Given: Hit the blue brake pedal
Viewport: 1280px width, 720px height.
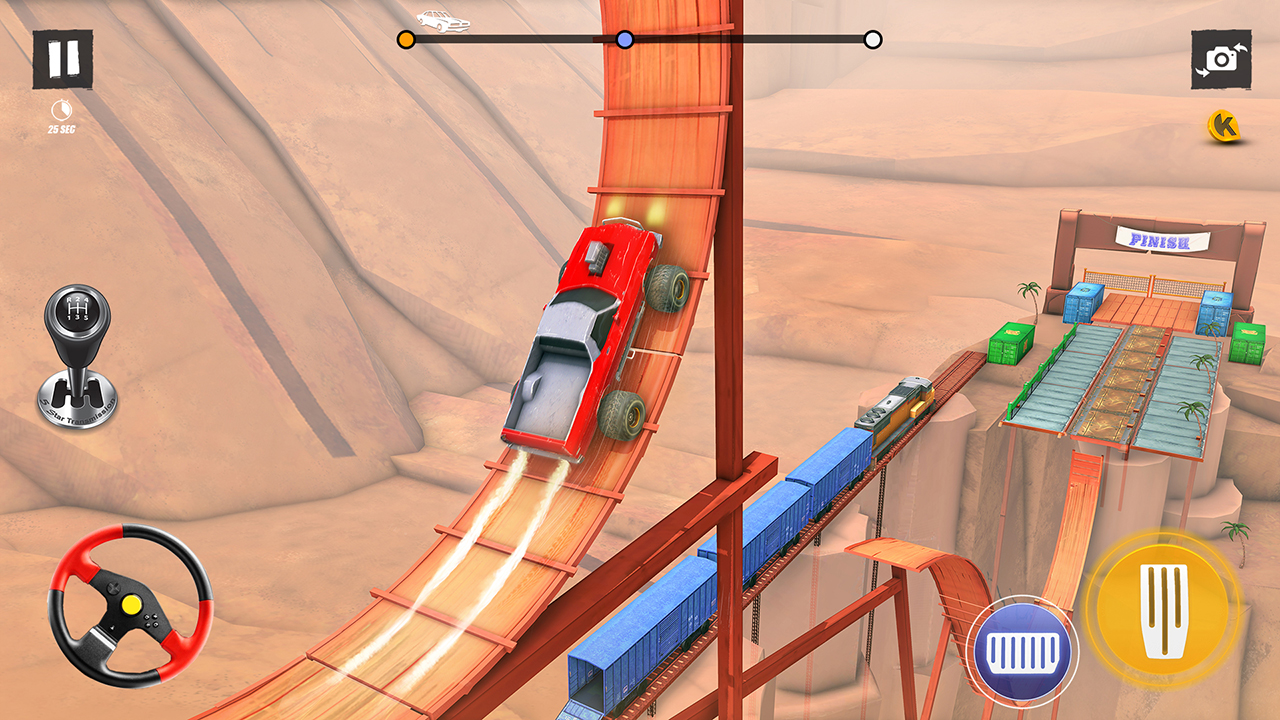Looking at the screenshot, I should pyautogui.click(x=1022, y=654).
